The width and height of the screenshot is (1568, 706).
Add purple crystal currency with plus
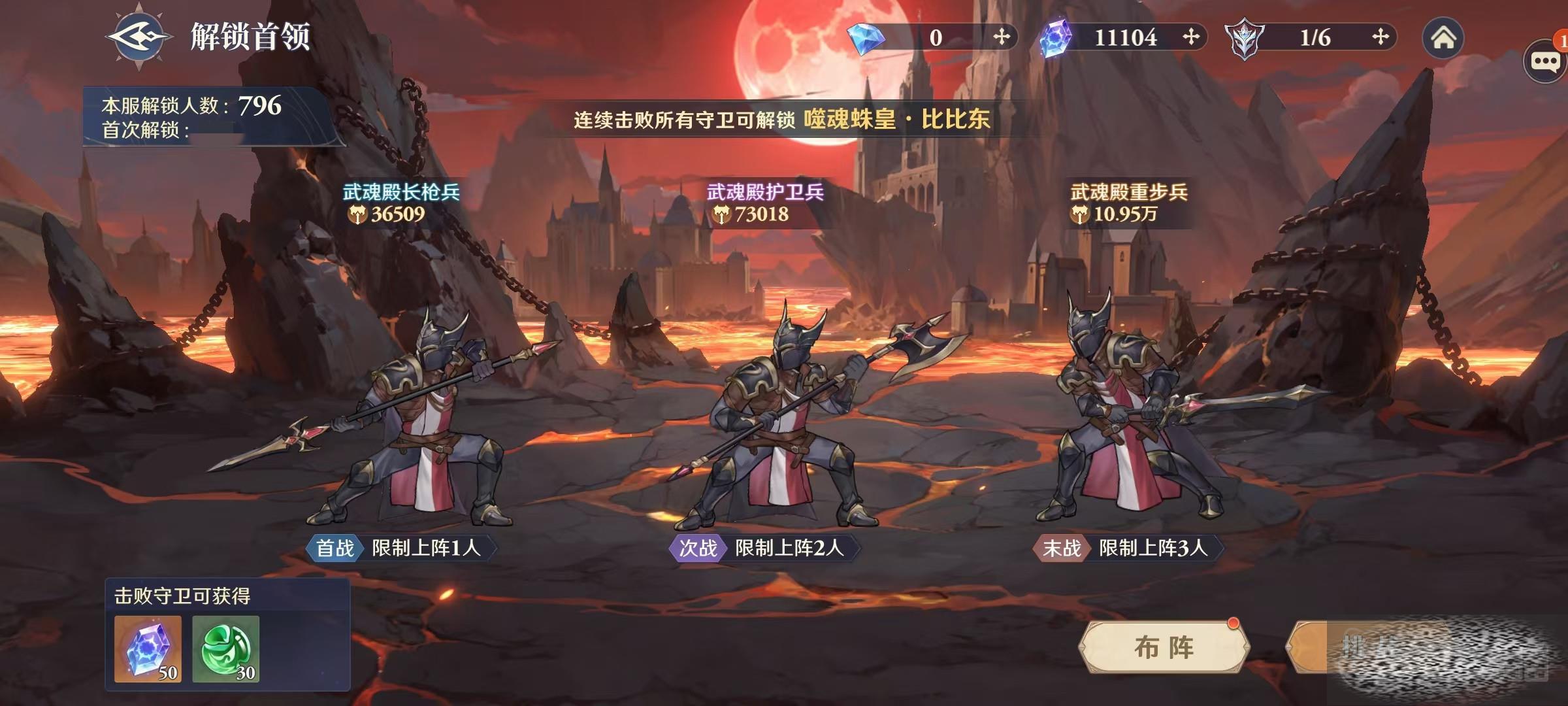coord(1190,37)
